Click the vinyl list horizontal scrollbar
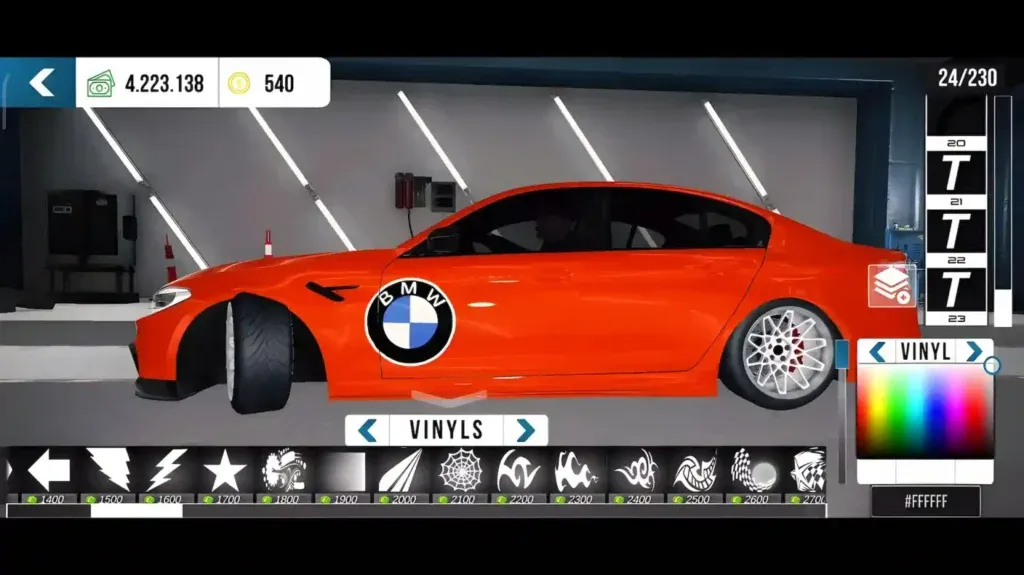This screenshot has height=575, width=1024. [136, 510]
